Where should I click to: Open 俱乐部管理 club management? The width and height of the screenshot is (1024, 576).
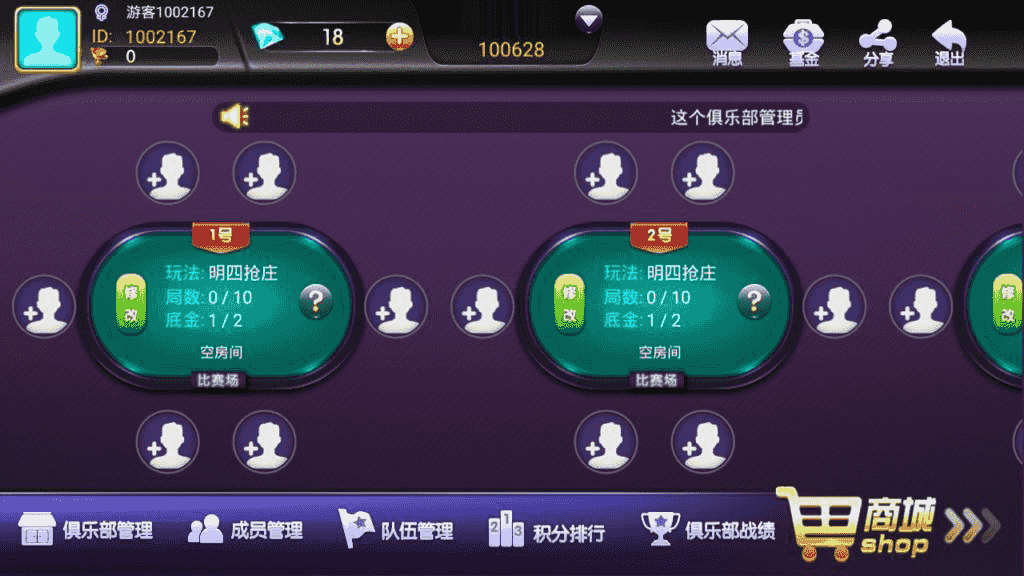coord(87,530)
